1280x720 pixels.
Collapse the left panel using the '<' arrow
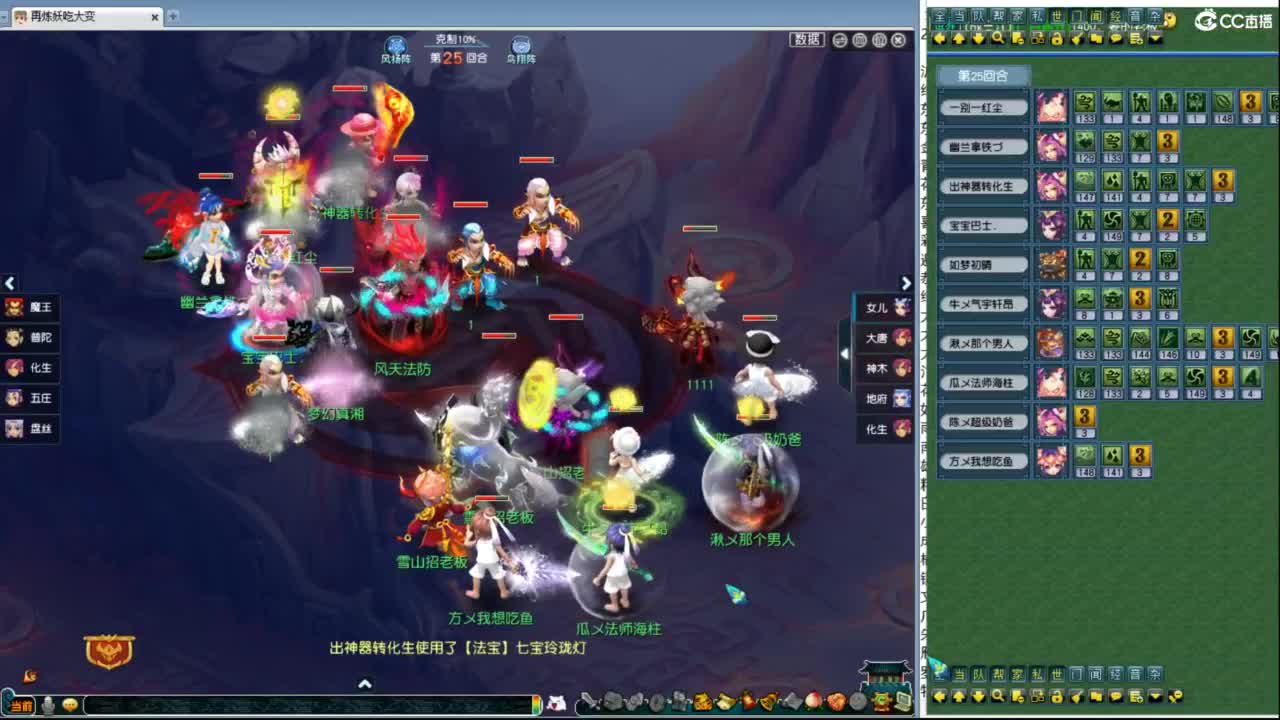click(x=10, y=283)
